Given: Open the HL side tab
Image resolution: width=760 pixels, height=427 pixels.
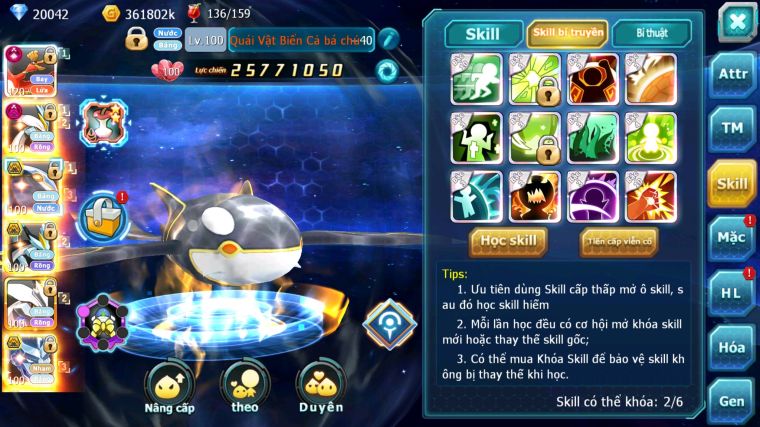Looking at the screenshot, I should (732, 293).
